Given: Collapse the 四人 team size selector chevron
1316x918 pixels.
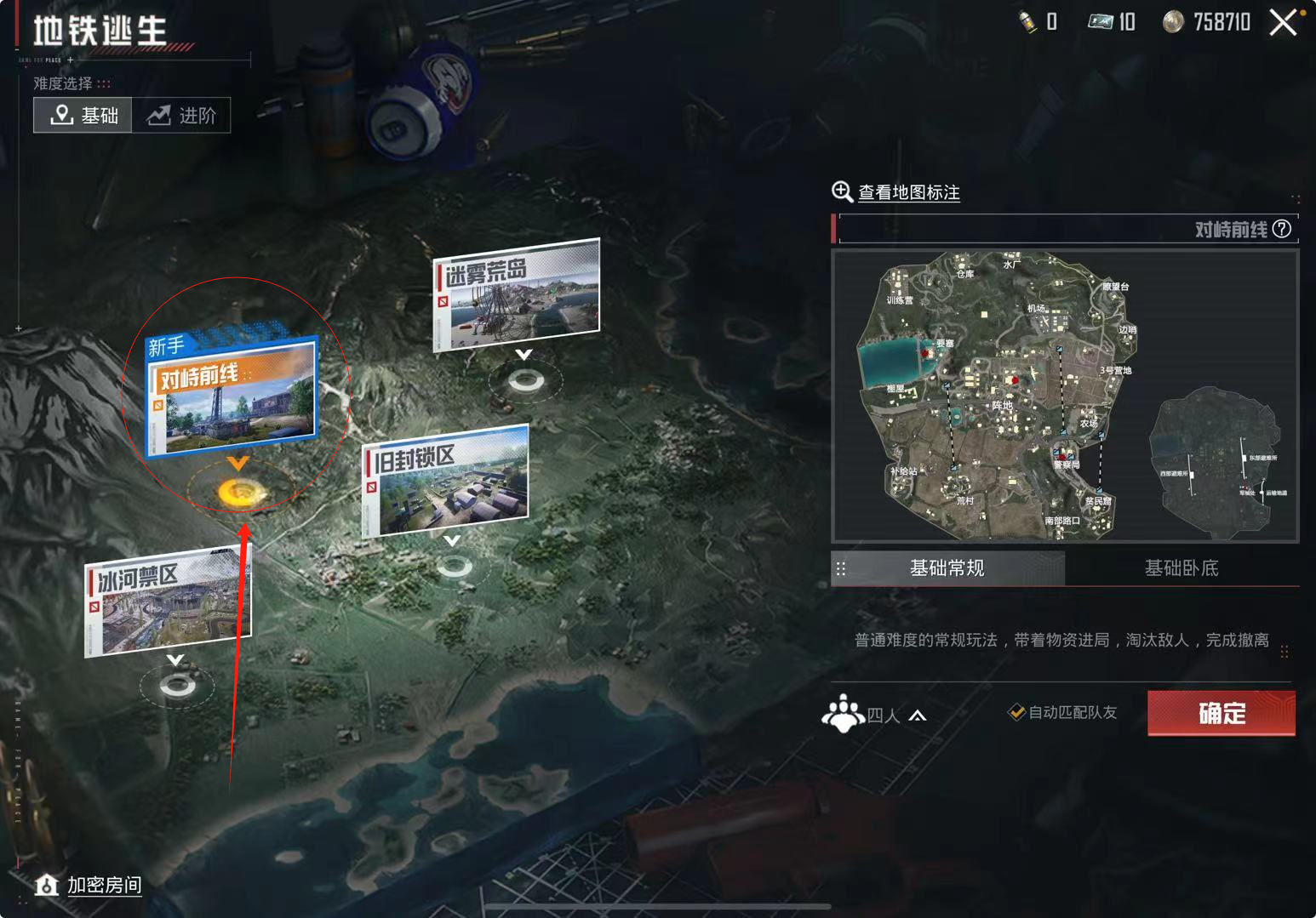Looking at the screenshot, I should 918,716.
